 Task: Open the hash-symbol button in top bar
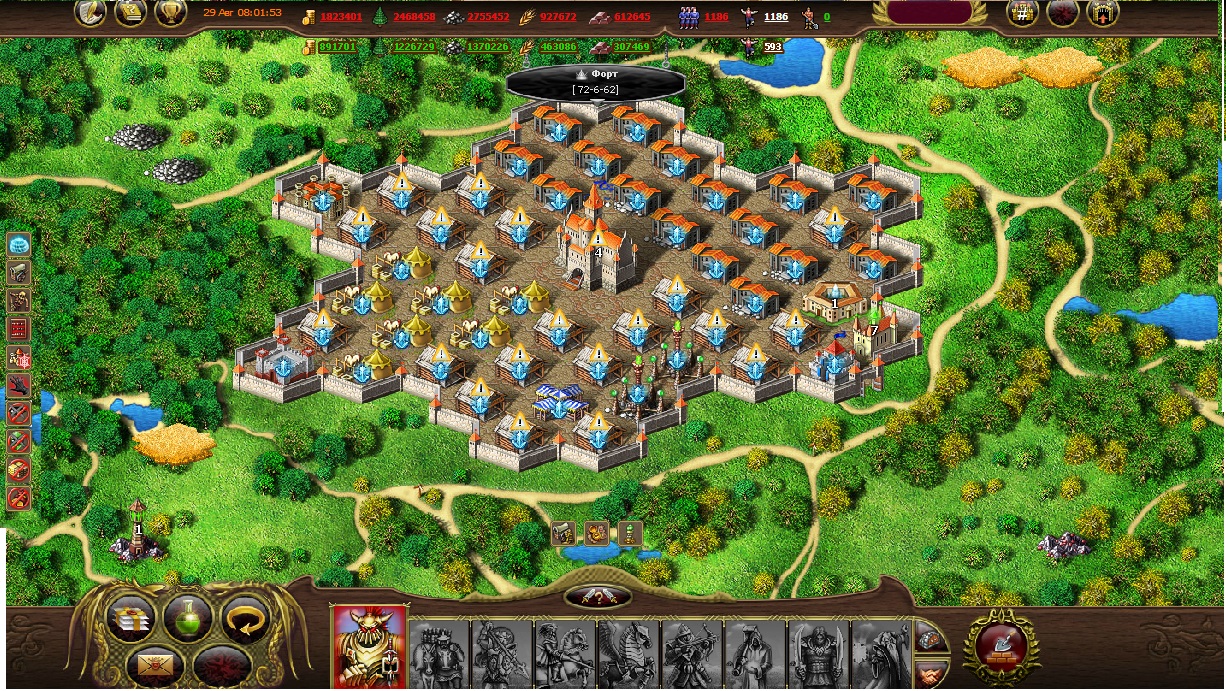tap(1022, 13)
